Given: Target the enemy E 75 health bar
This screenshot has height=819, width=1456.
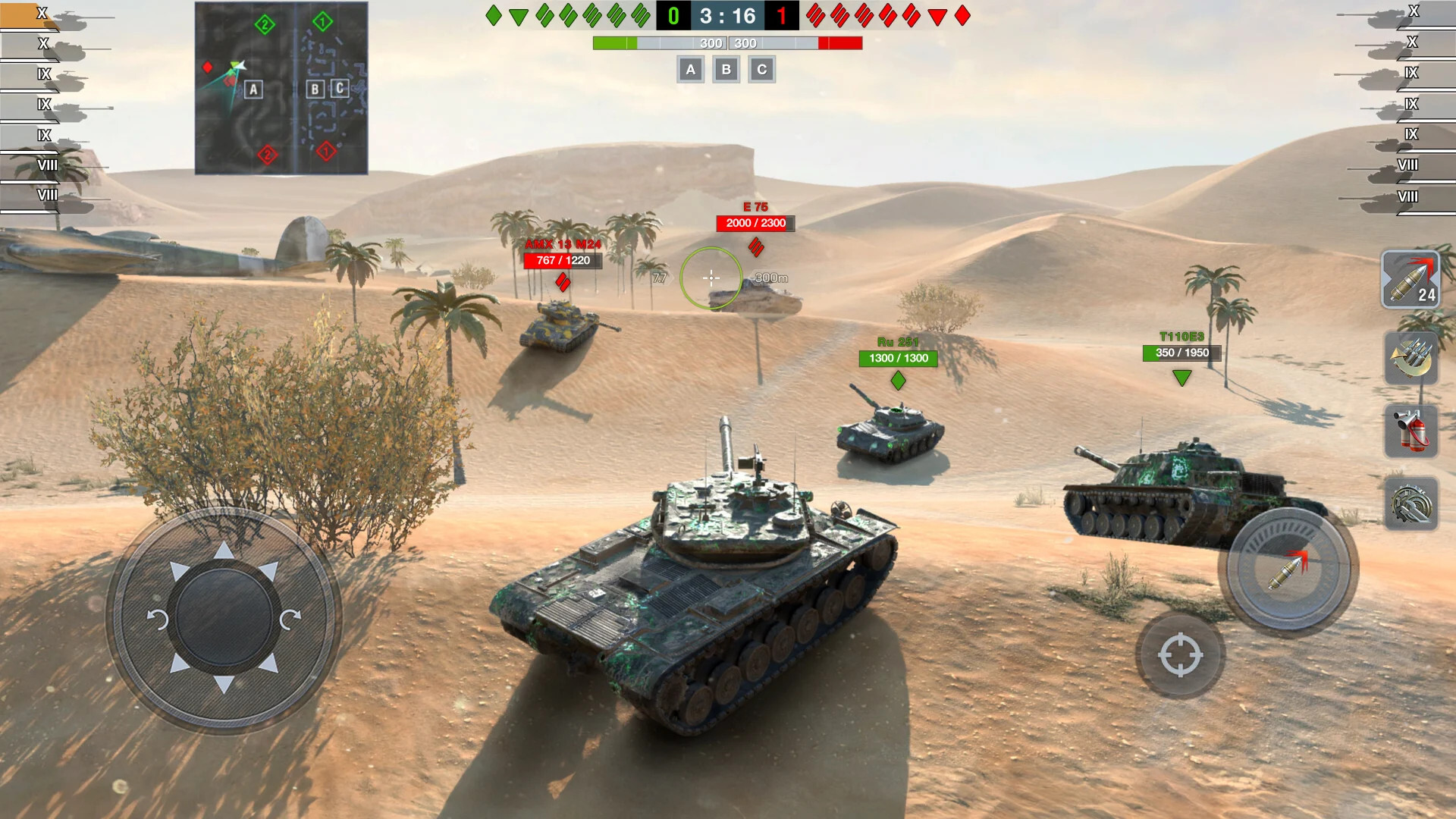Looking at the screenshot, I should pyautogui.click(x=757, y=224).
